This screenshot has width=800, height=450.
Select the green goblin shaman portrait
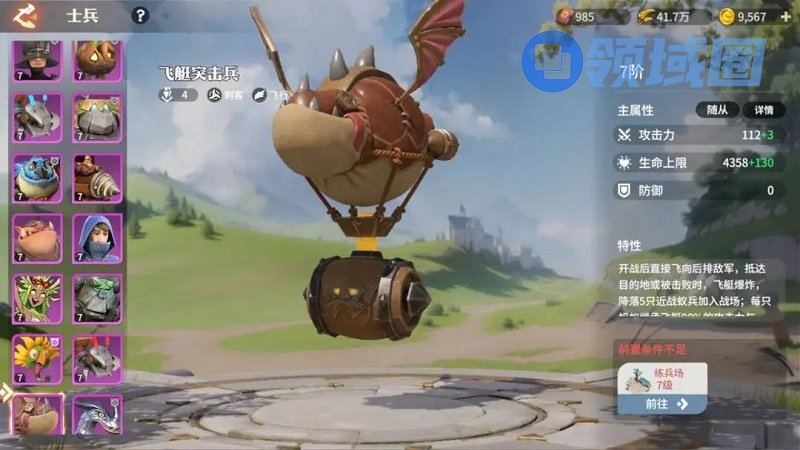38,297
